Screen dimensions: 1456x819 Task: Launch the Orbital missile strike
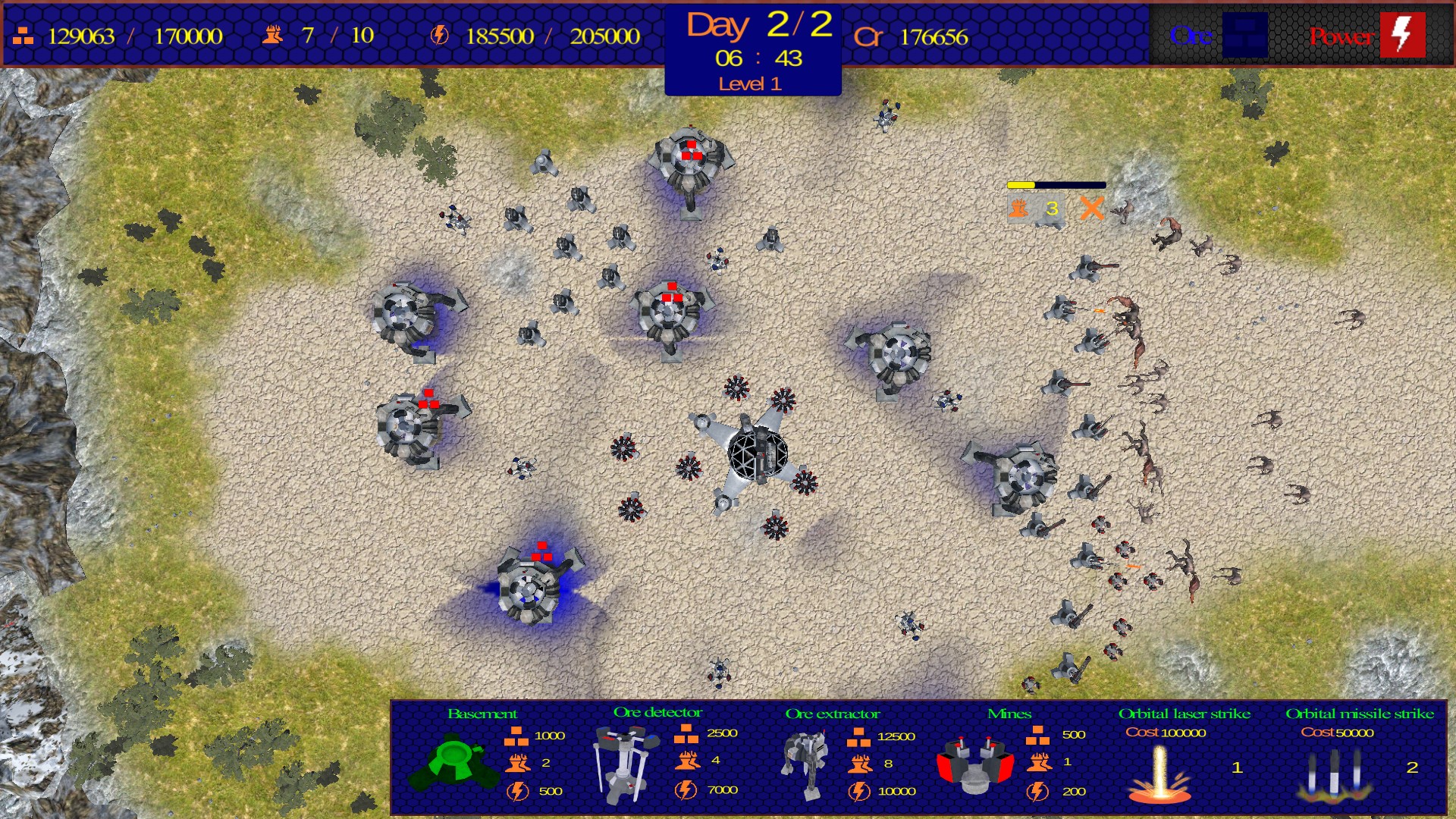1334,775
